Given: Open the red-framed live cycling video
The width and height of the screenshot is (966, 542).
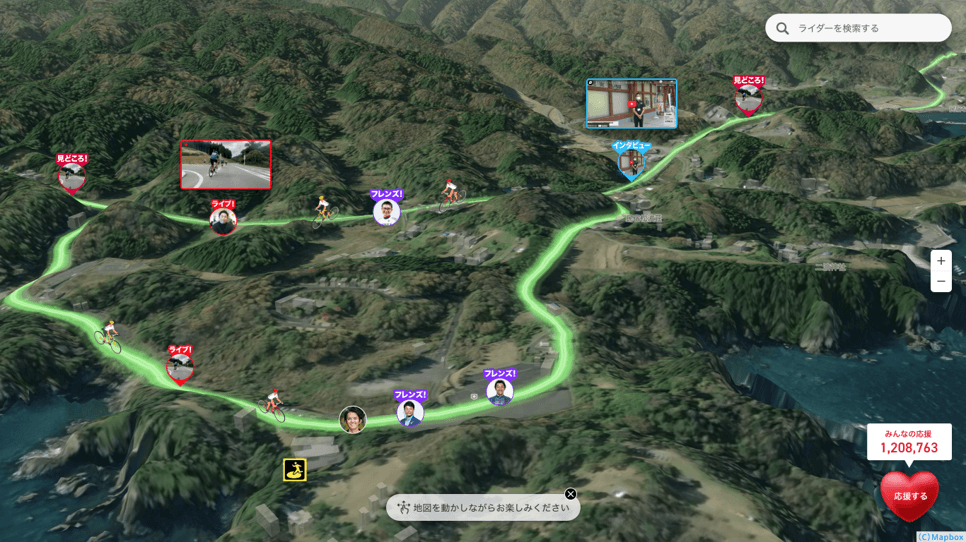Looking at the screenshot, I should [x=225, y=165].
